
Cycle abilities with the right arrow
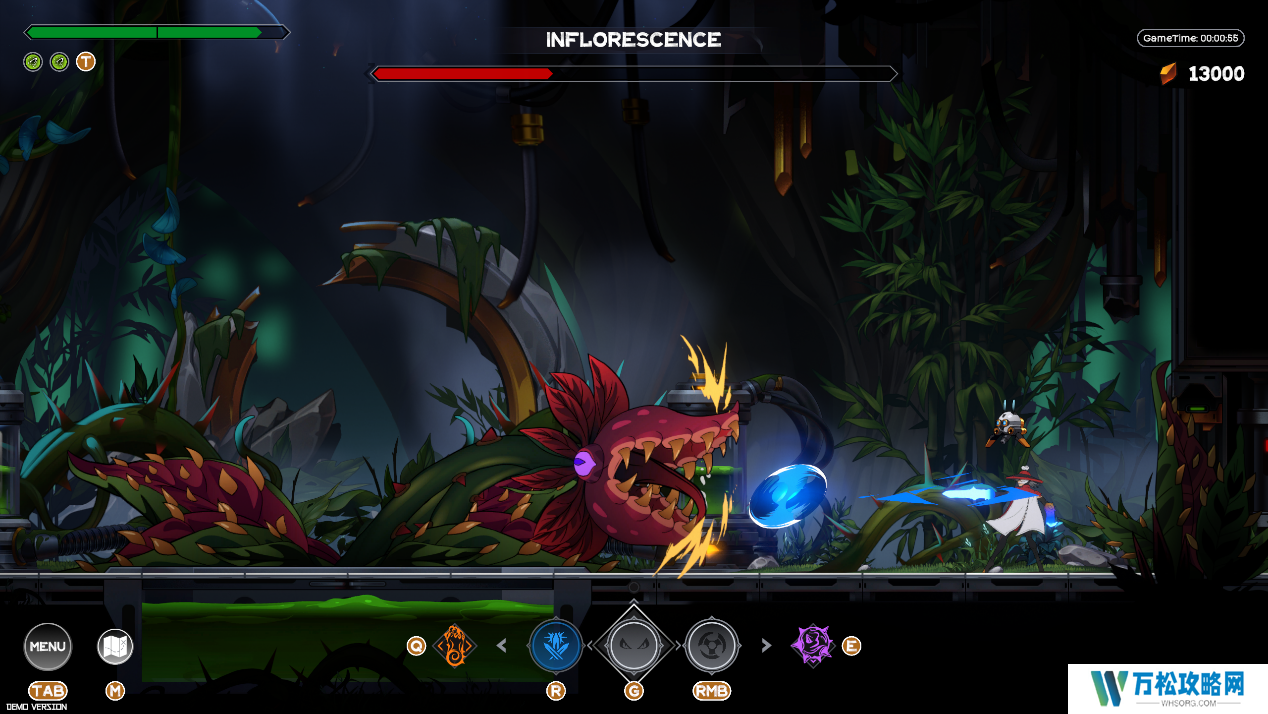(767, 646)
